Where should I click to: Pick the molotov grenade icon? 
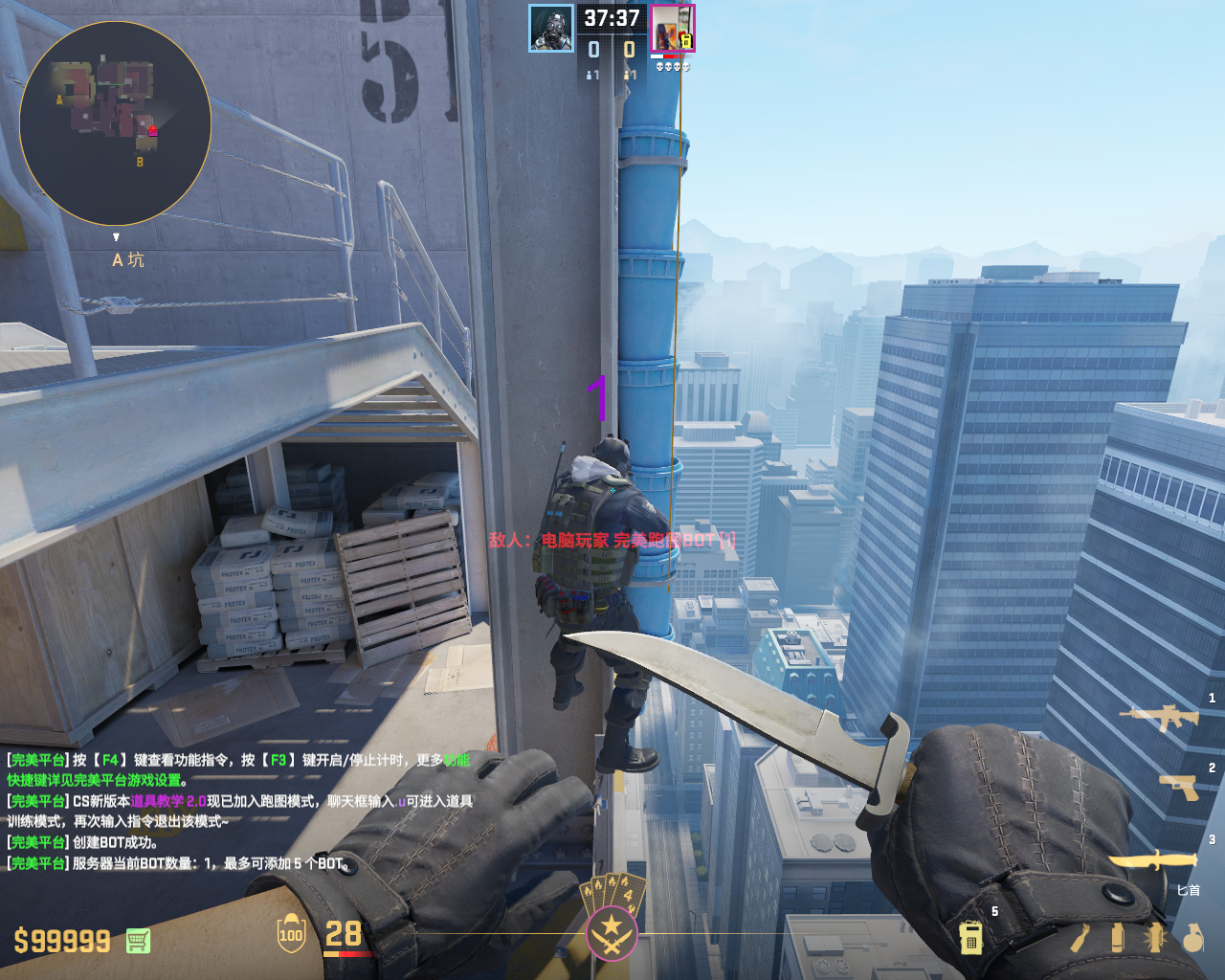[x=1080, y=938]
